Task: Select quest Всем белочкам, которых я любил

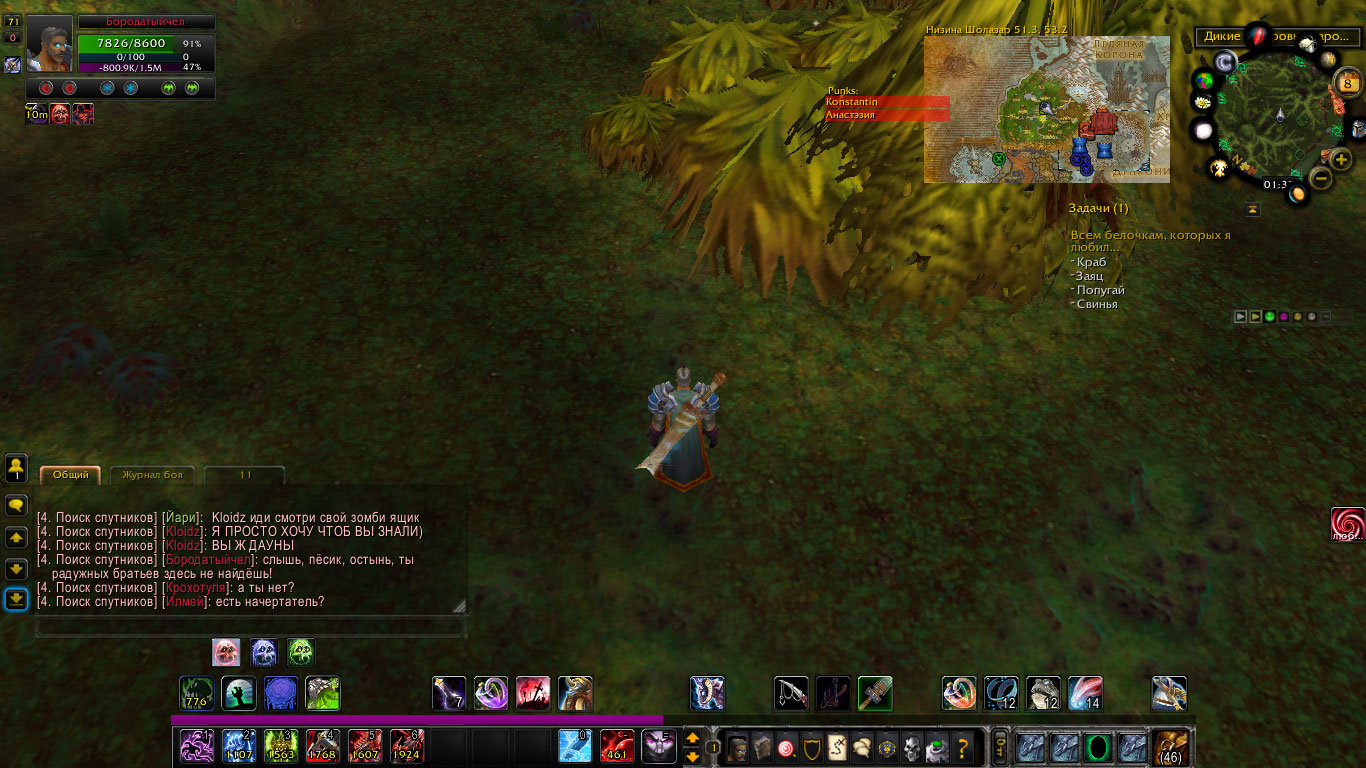Action: [1150, 241]
